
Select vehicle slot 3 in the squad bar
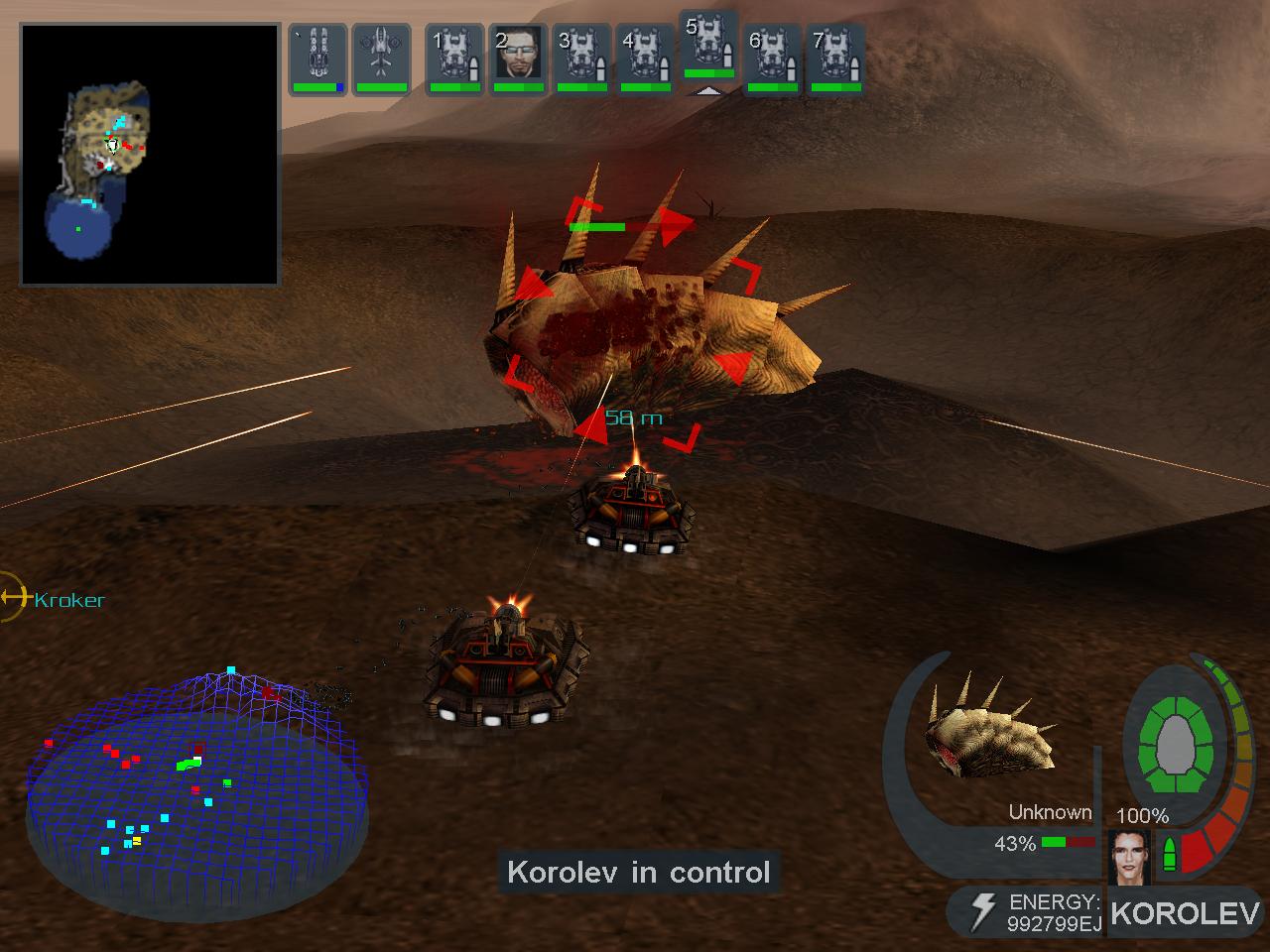(x=583, y=58)
